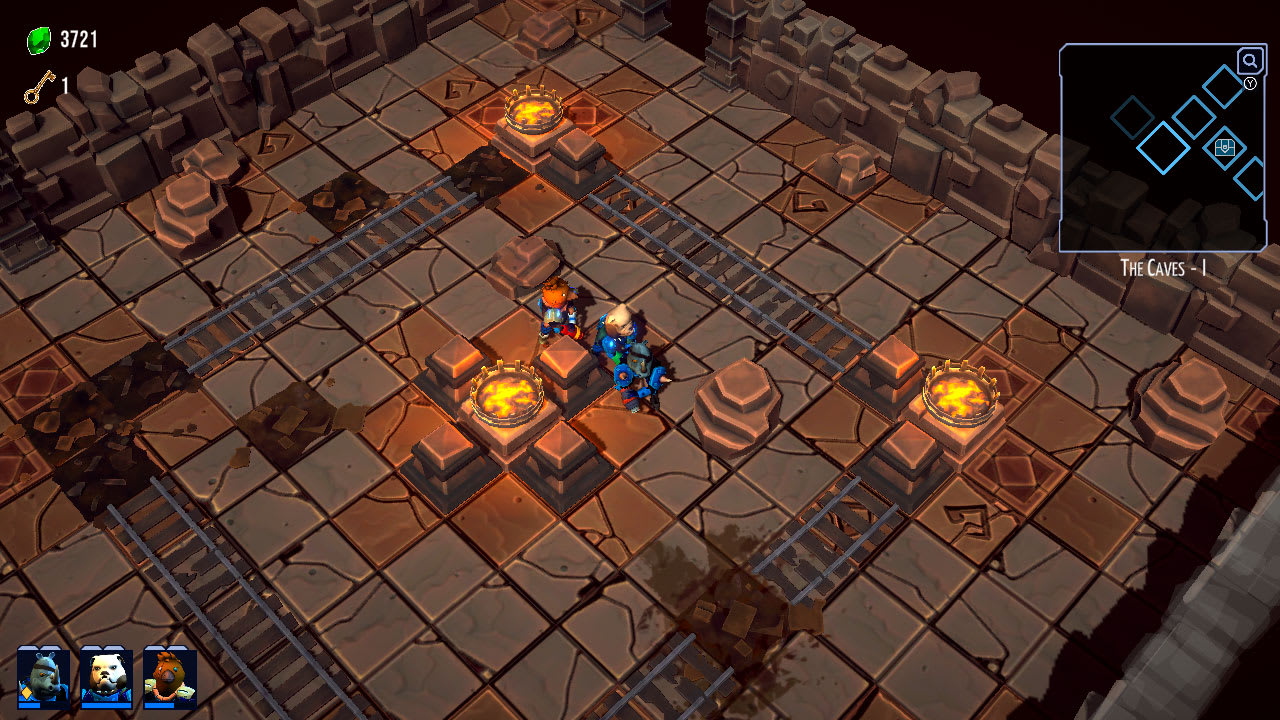
Task: Select the bulldog character portrait
Action: [x=108, y=677]
